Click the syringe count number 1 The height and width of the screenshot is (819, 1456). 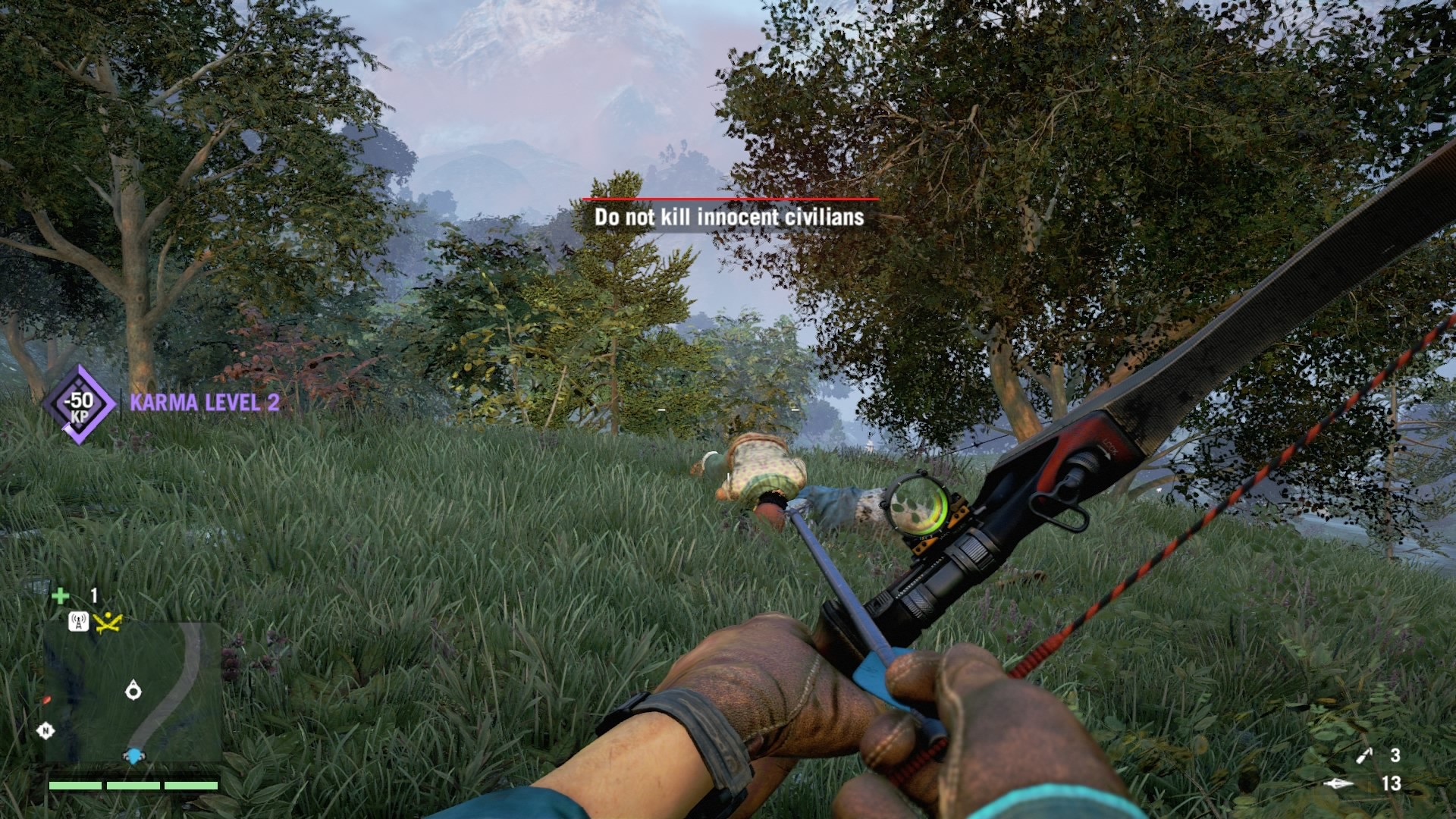pyautogui.click(x=93, y=595)
